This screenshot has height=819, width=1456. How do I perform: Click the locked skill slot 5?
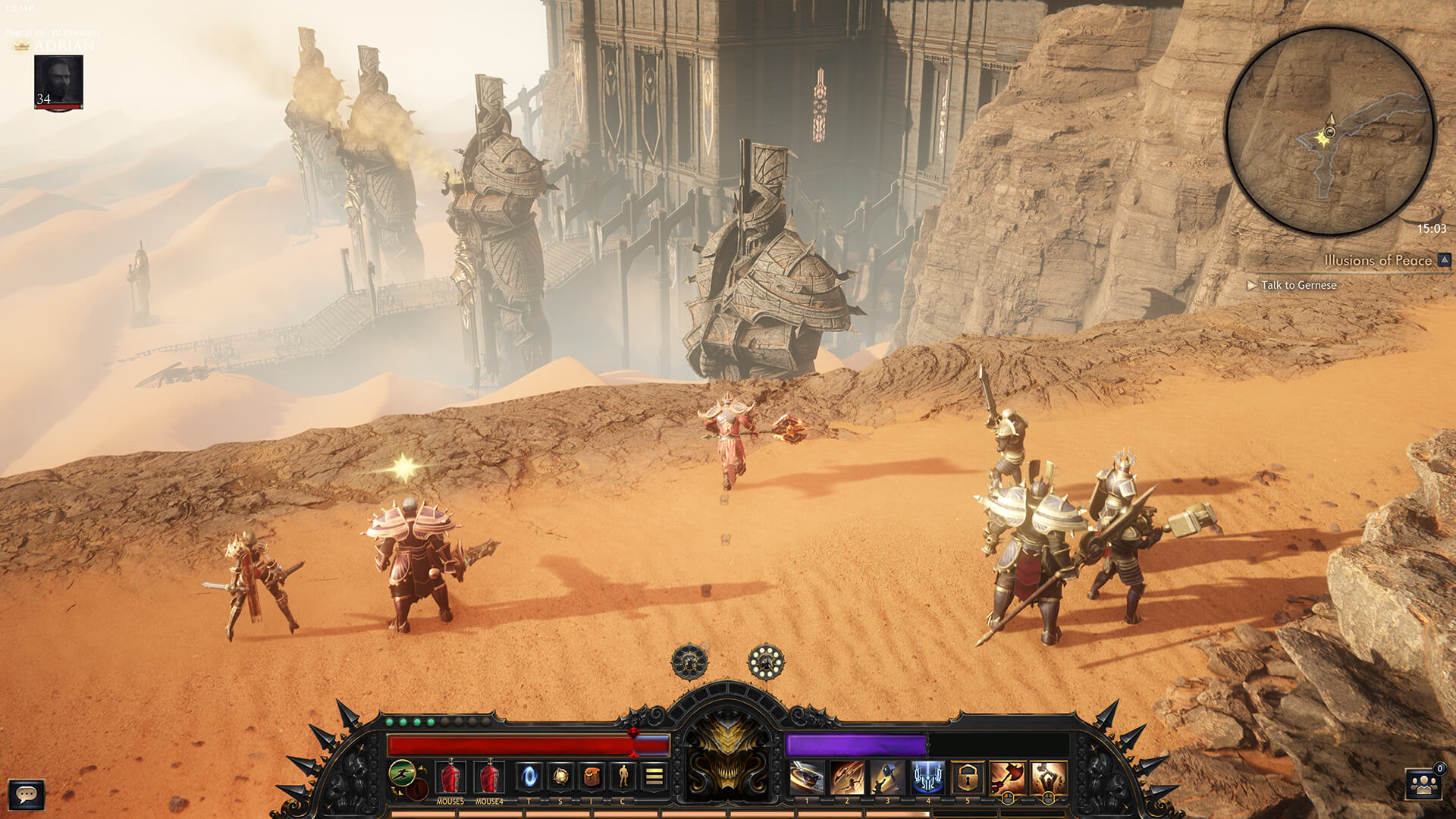[x=968, y=777]
